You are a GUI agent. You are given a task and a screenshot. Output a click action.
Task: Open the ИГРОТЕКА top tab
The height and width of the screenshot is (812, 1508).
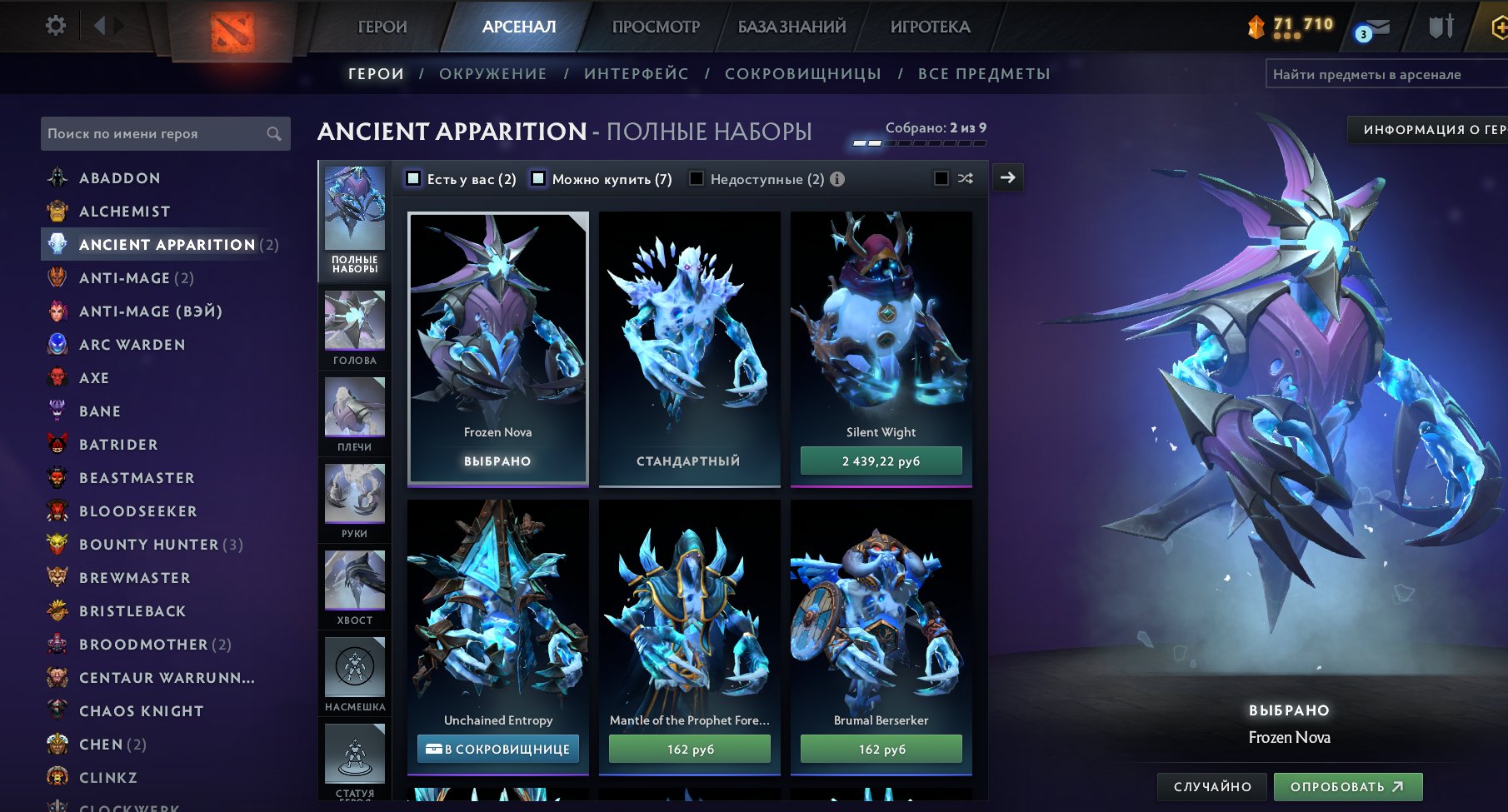(x=930, y=27)
